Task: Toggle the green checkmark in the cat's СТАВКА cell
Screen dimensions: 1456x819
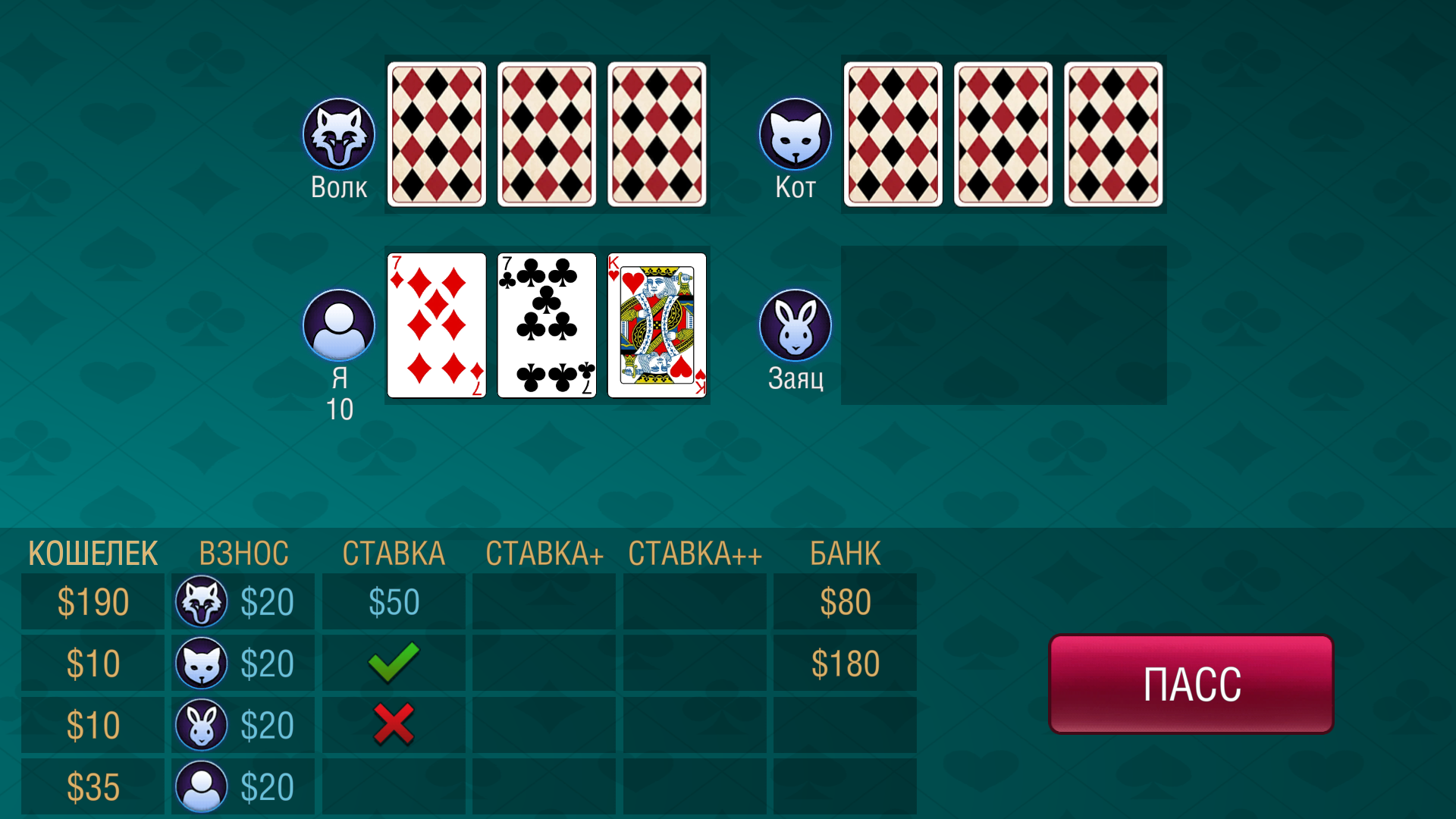Action: click(x=393, y=664)
